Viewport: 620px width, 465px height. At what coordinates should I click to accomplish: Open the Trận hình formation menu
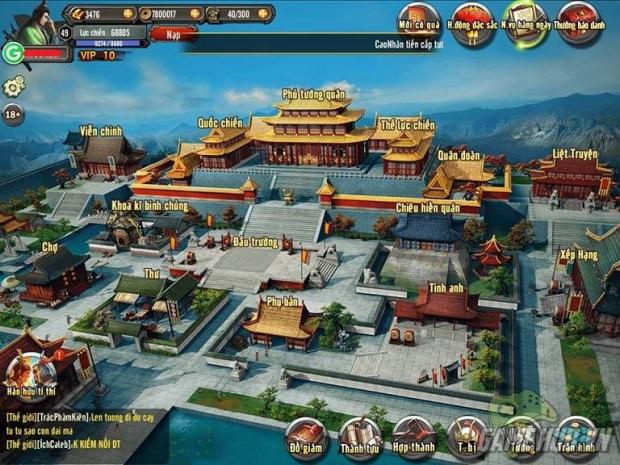coord(576,436)
